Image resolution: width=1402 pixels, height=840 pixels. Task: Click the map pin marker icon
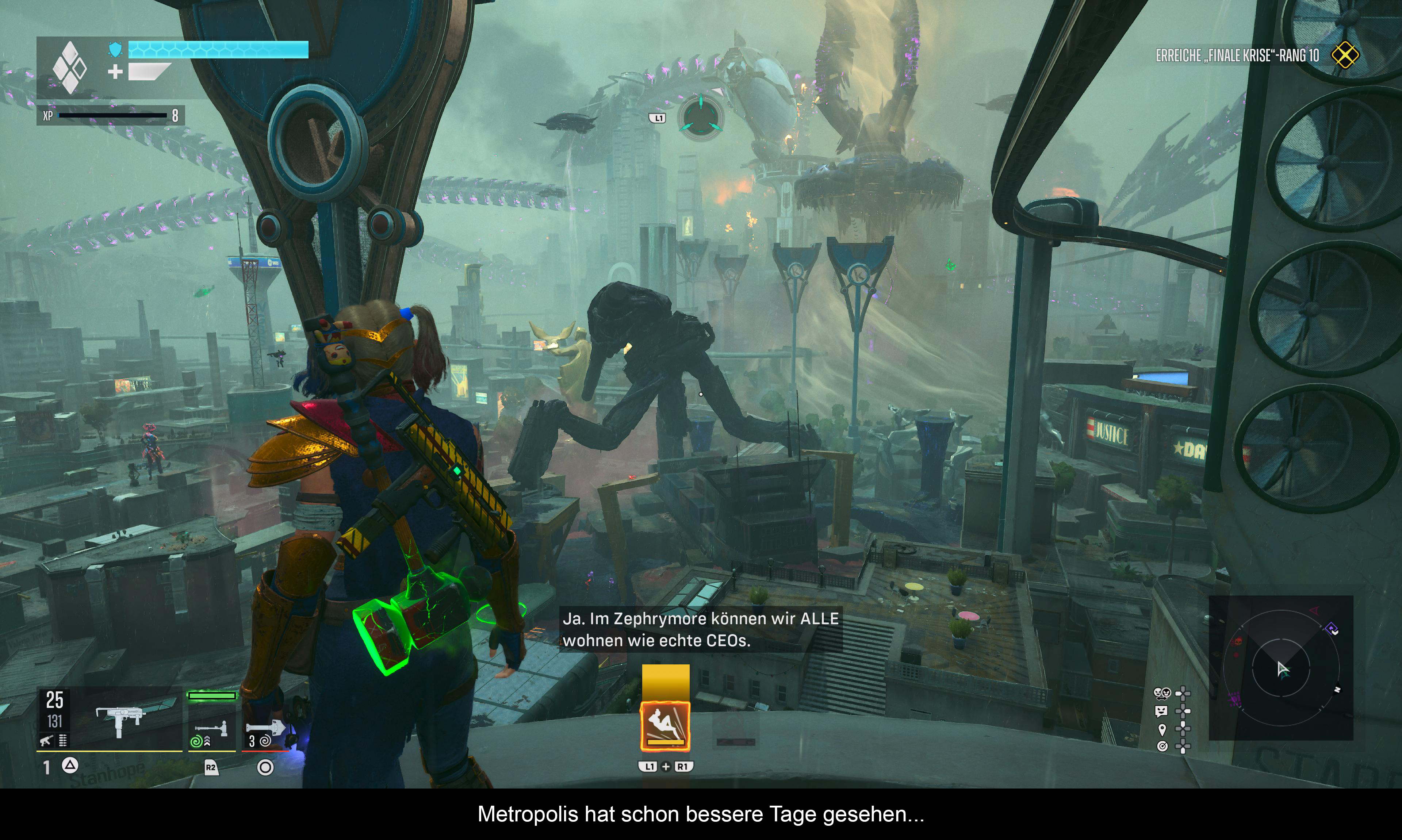(x=1162, y=729)
